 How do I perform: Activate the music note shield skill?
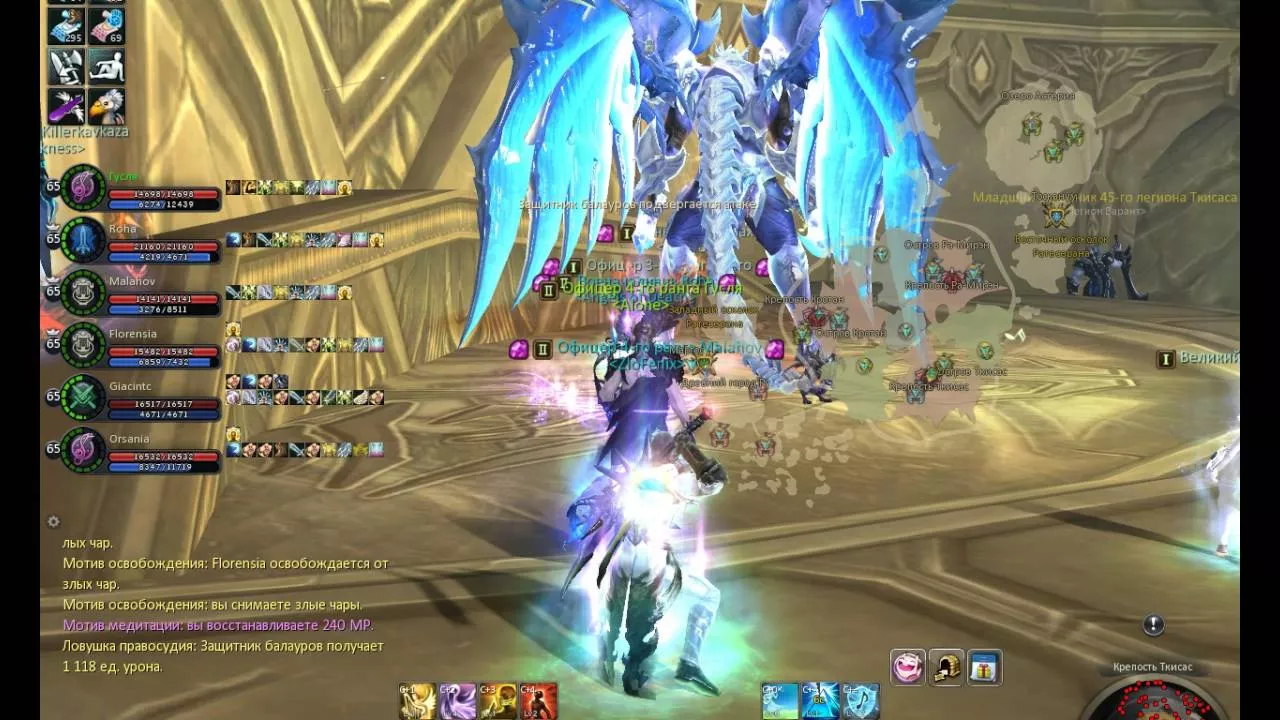[x=860, y=701]
